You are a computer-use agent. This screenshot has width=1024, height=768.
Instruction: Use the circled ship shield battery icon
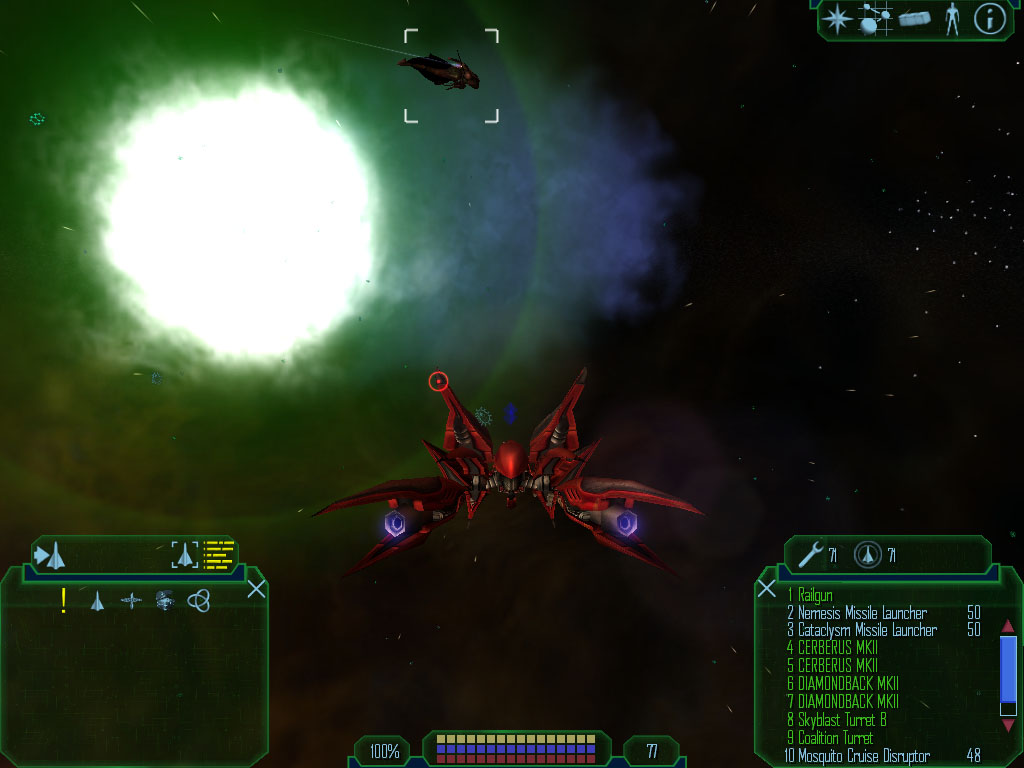tap(868, 554)
